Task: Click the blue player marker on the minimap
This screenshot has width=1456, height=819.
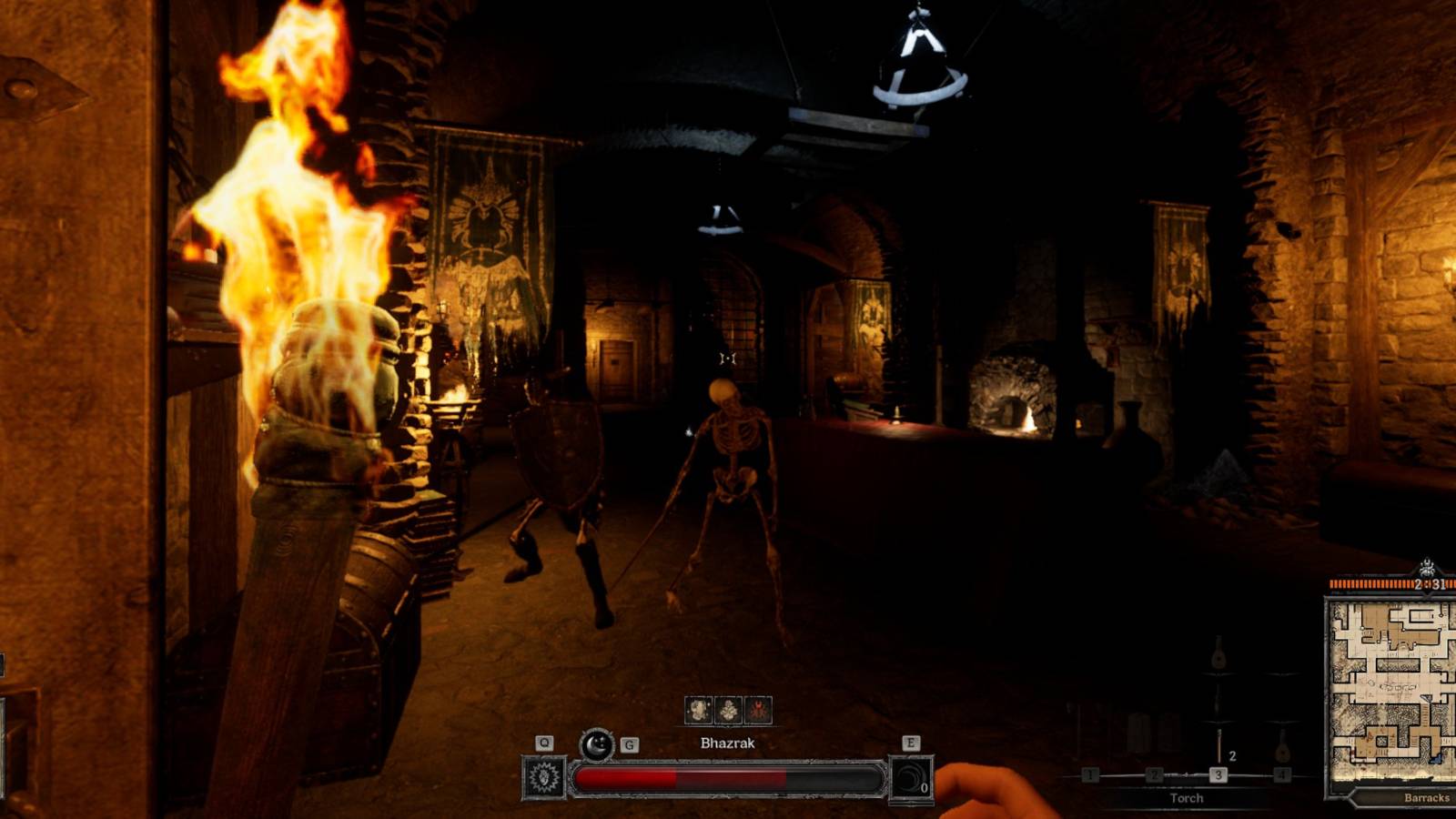Action: [x=1438, y=757]
